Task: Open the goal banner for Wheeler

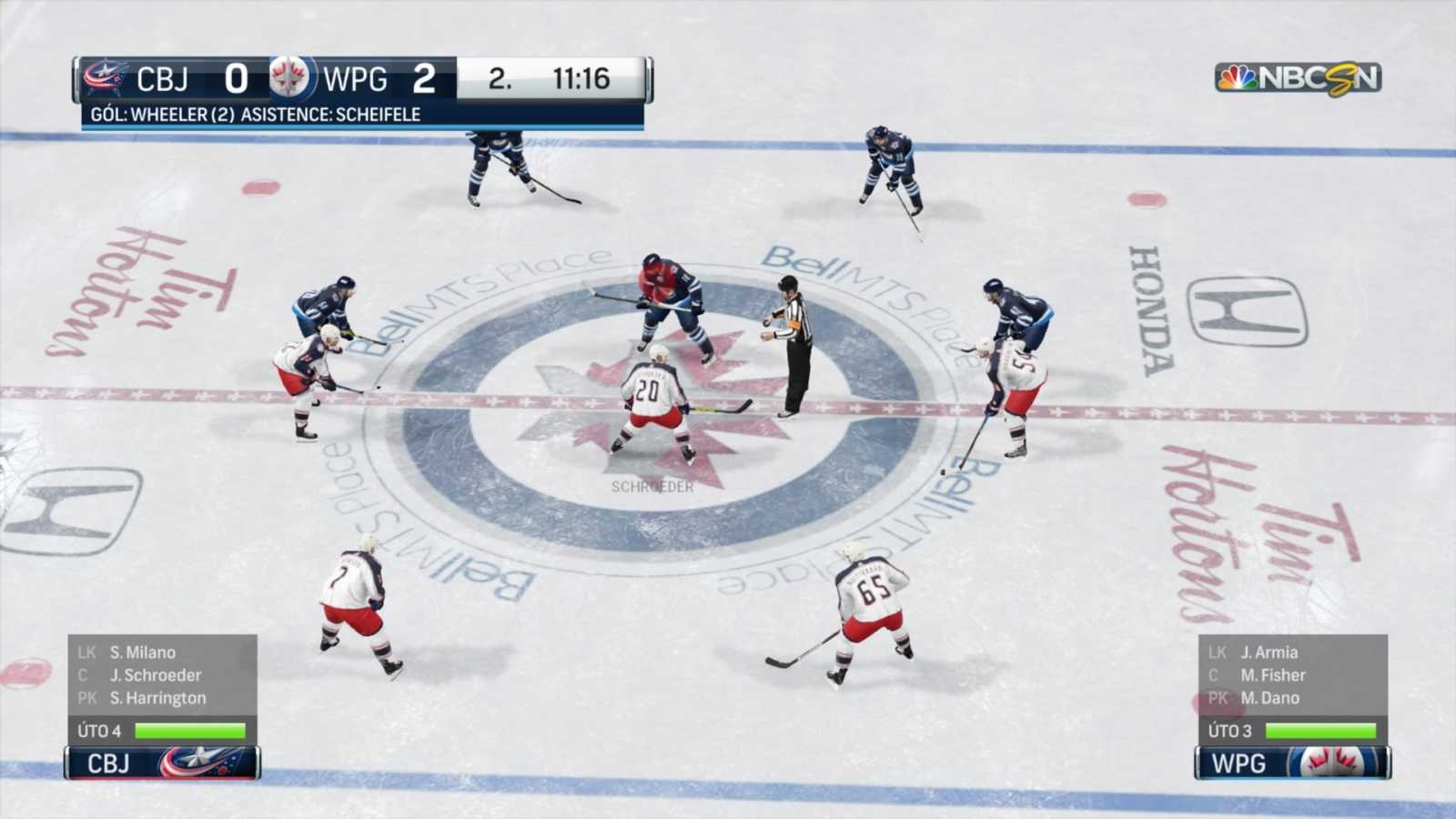Action: click(255, 115)
